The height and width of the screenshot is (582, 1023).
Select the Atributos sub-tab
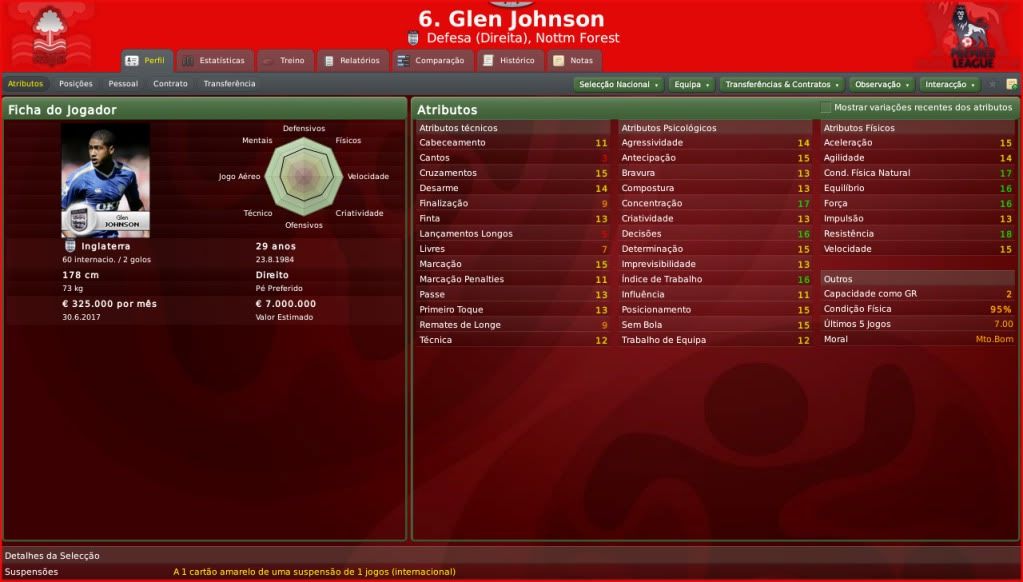[25, 84]
